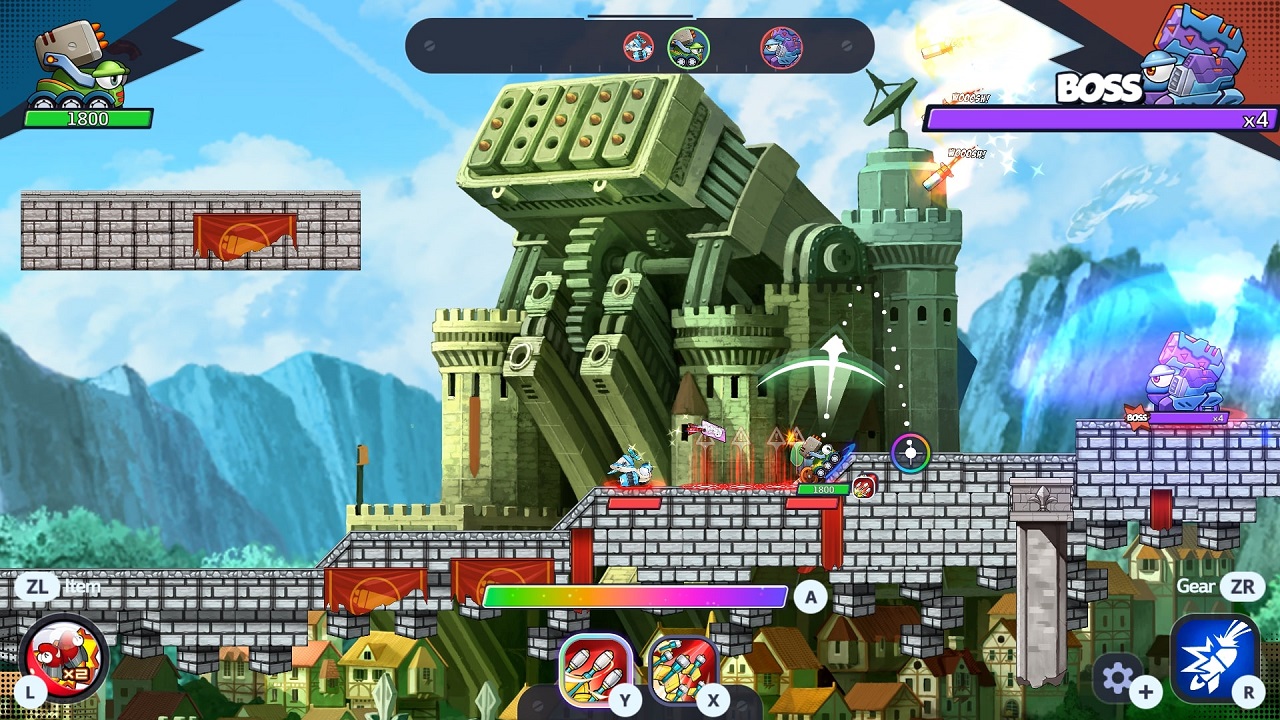Click the rainbow charge gauge bar
The image size is (1280, 720).
pos(637,593)
